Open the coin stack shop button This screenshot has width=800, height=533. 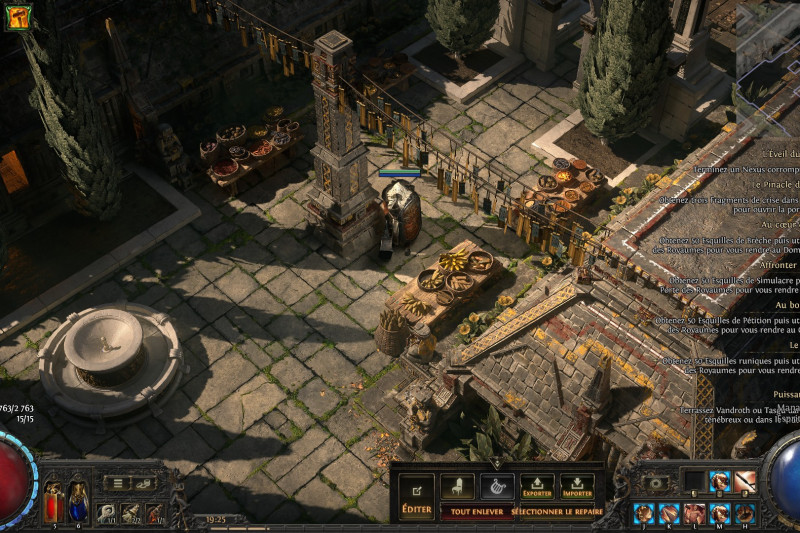click(146, 483)
